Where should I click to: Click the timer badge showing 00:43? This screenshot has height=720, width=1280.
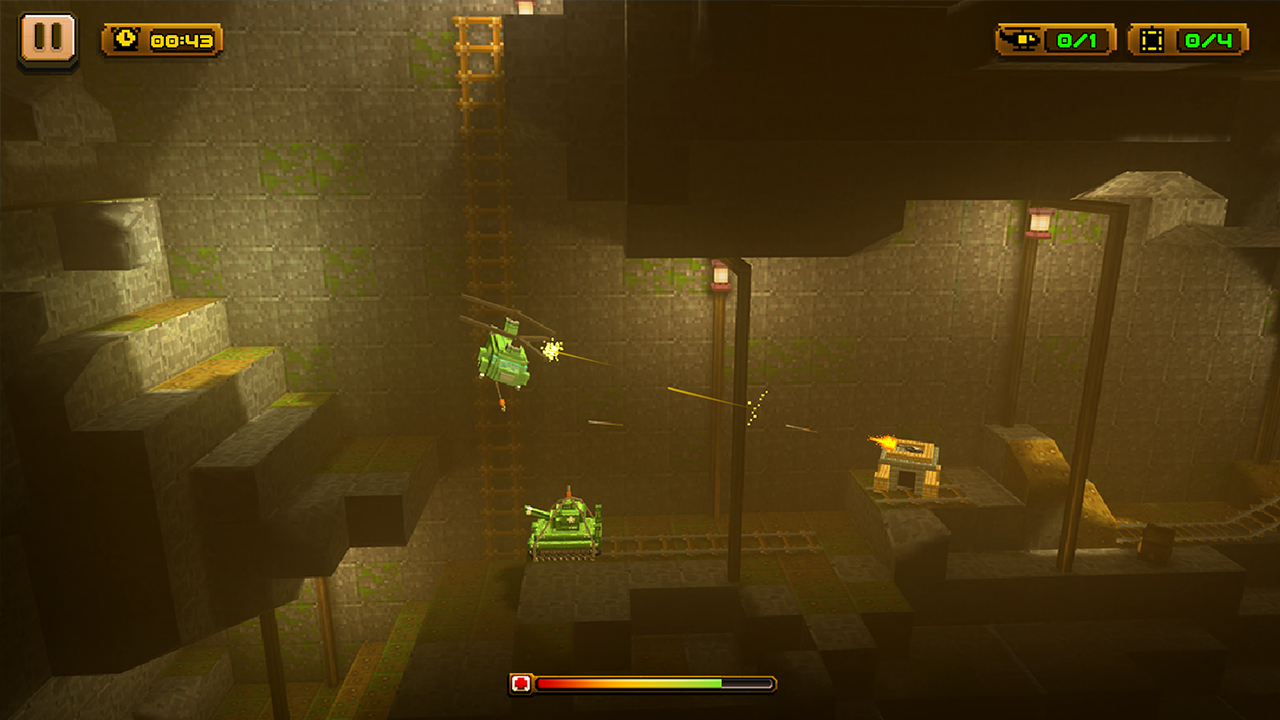[x=165, y=41]
